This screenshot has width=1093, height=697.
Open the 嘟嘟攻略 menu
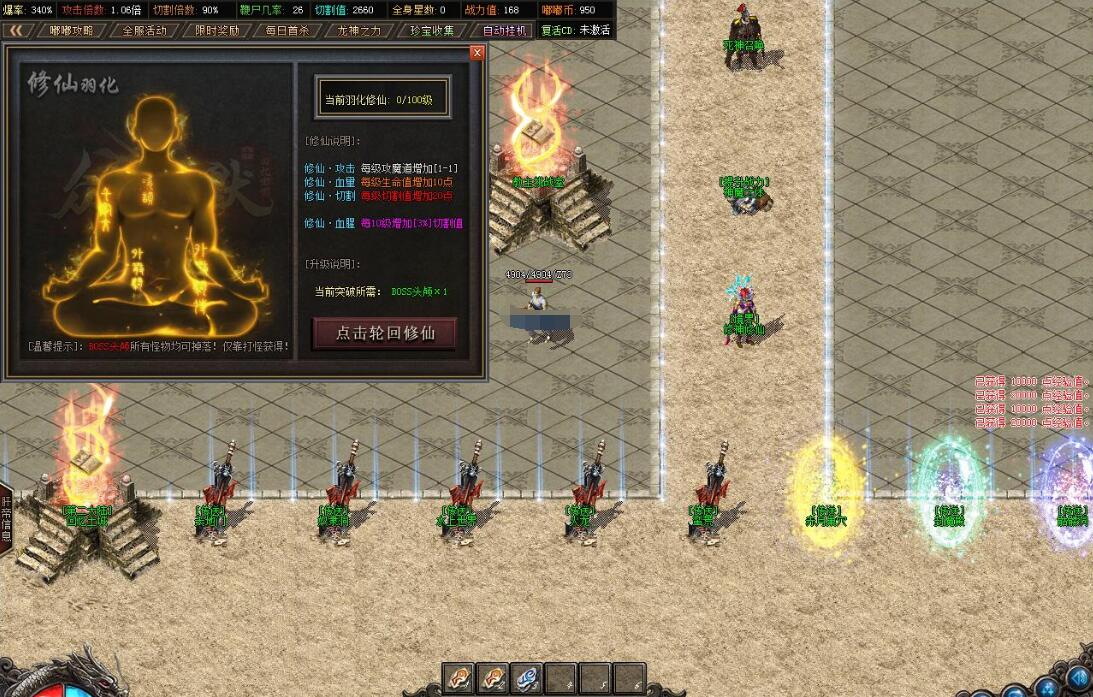click(x=72, y=30)
